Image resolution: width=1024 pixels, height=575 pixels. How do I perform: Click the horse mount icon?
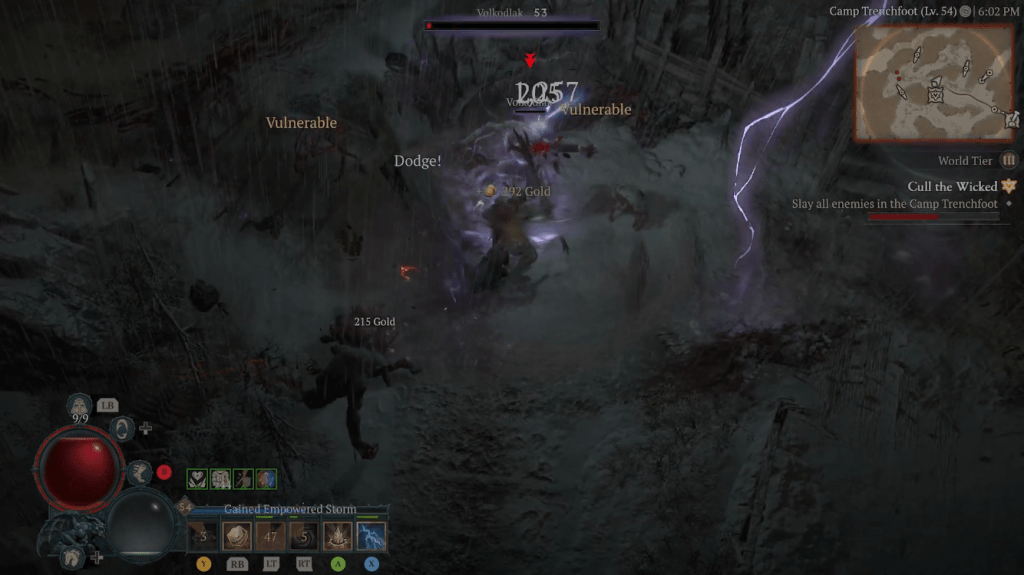[72, 559]
